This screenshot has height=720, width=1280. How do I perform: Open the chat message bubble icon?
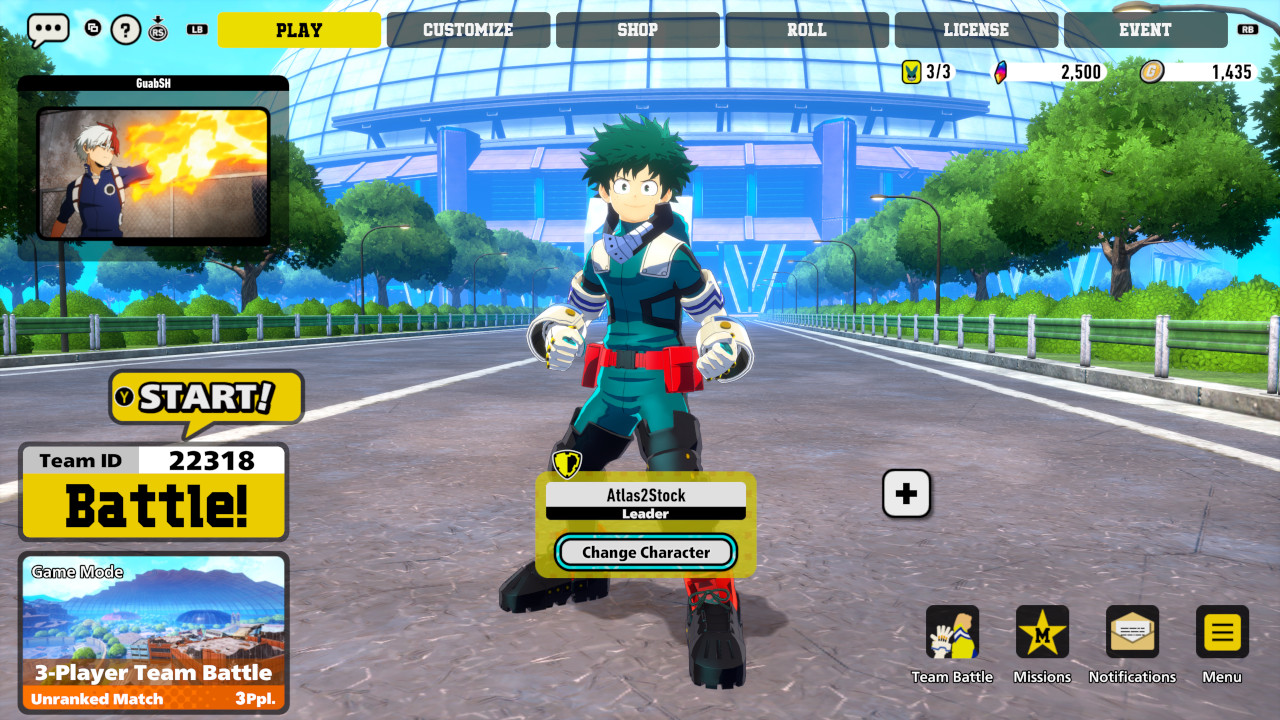click(x=47, y=30)
